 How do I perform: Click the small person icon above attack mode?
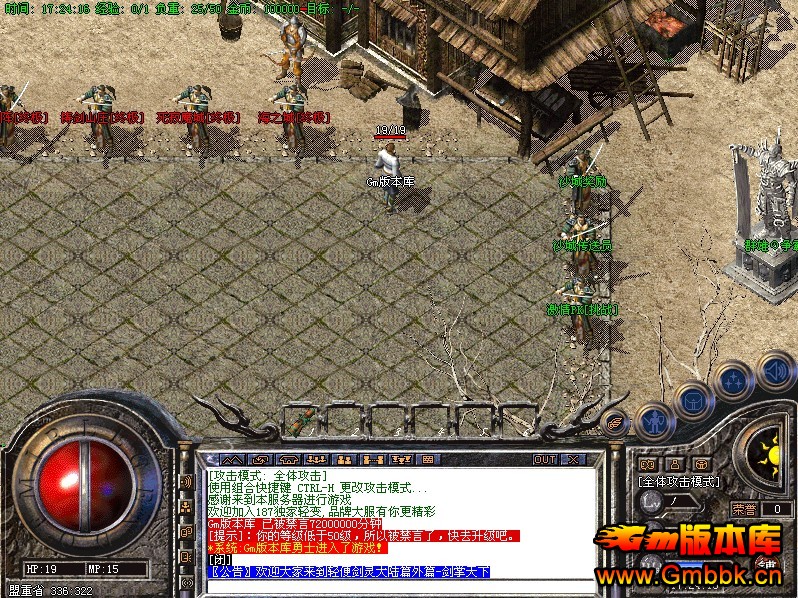click(674, 464)
